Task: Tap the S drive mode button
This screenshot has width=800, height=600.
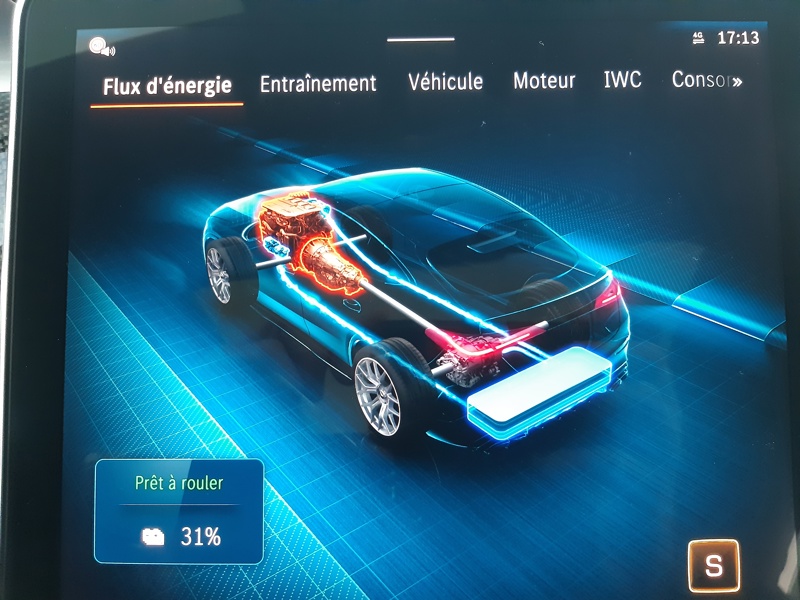Action: pyautogui.click(x=713, y=566)
